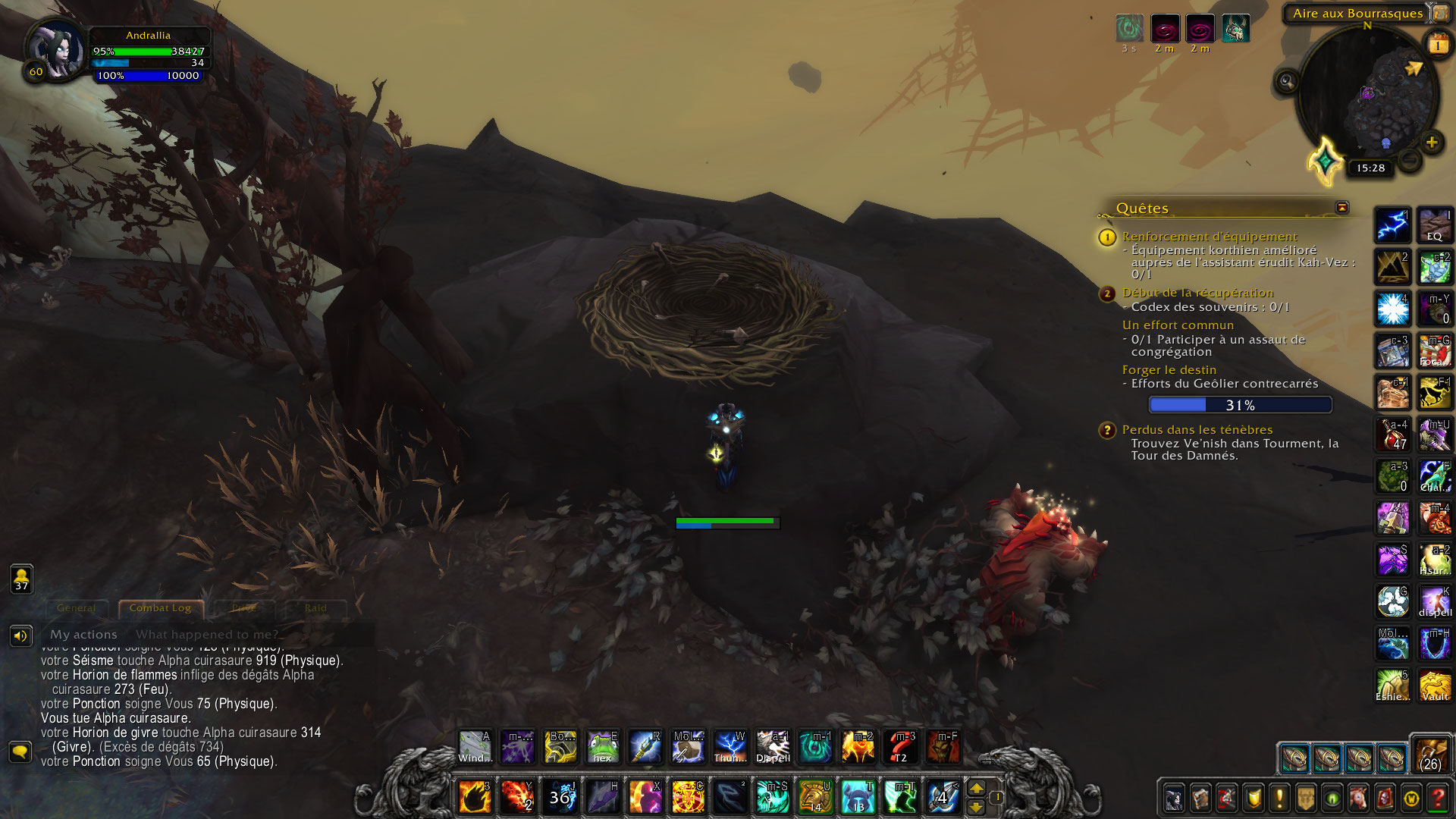Select the "Perdus dans les ténèbres" quest

coord(1197,430)
